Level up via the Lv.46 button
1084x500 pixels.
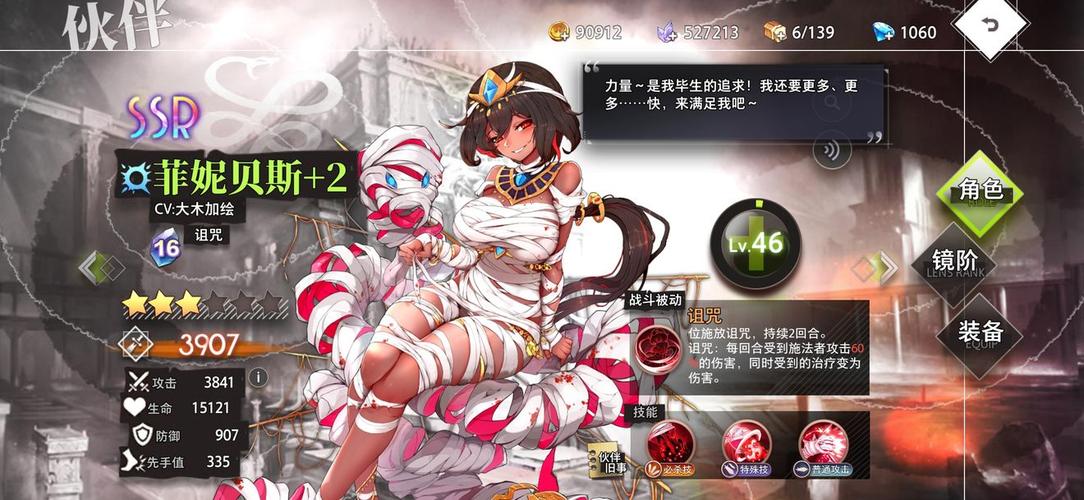click(753, 241)
